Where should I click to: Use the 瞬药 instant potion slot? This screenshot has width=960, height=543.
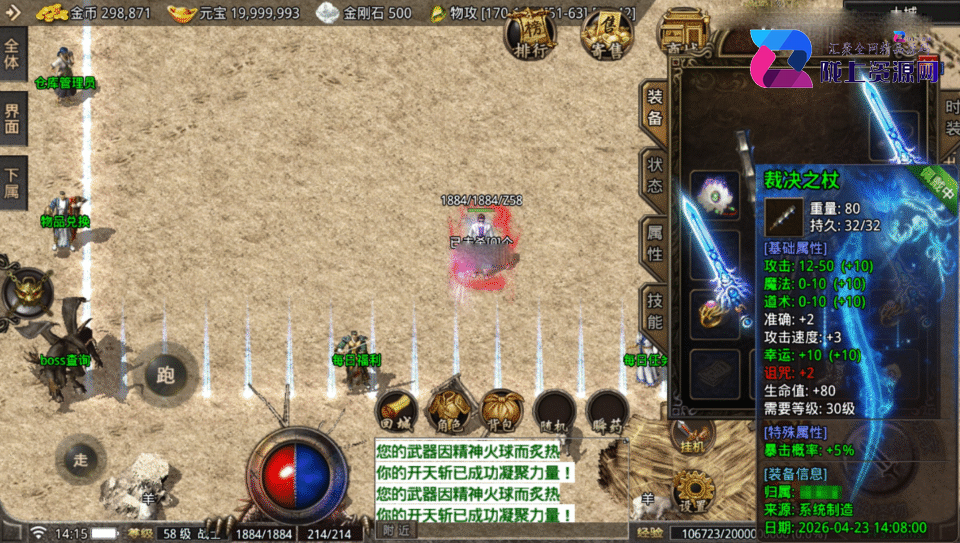point(607,408)
